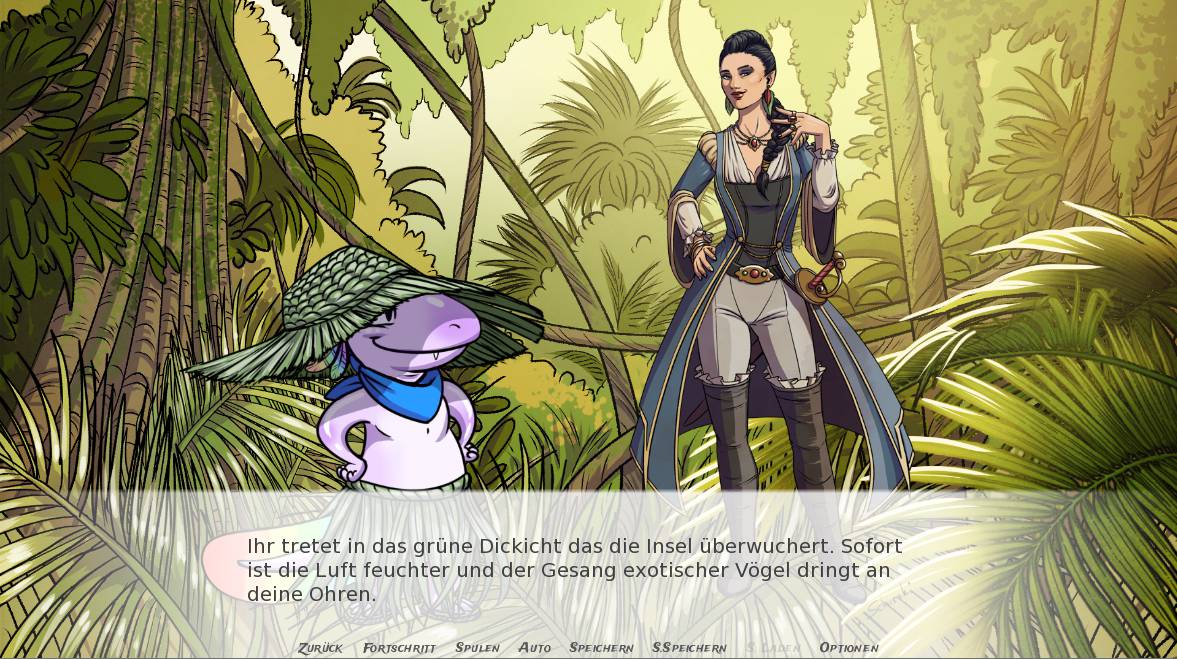Quick-save with S.Speichern
The image size is (1177, 659).
(689, 648)
